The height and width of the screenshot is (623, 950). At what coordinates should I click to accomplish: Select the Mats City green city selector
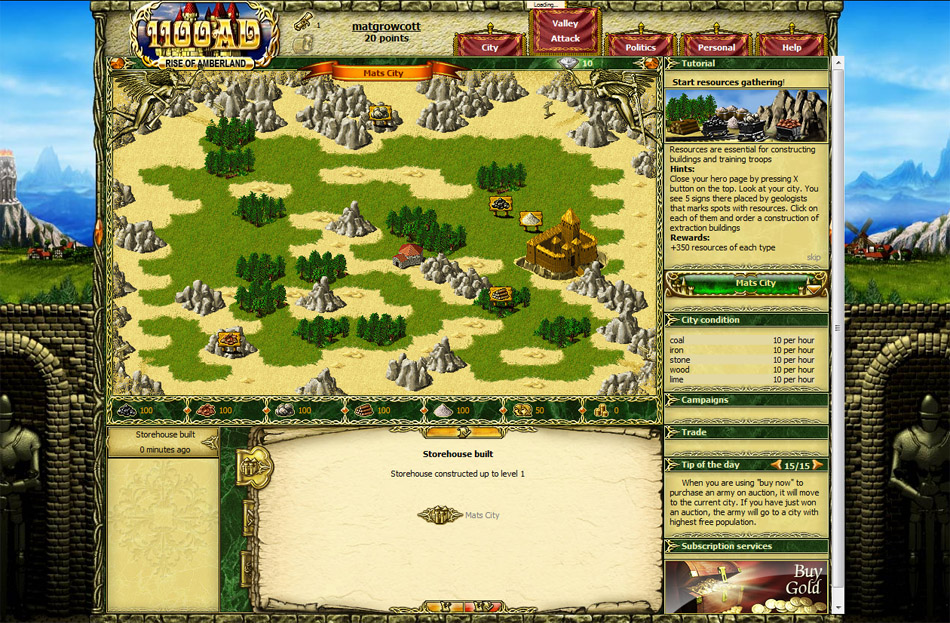click(x=755, y=283)
